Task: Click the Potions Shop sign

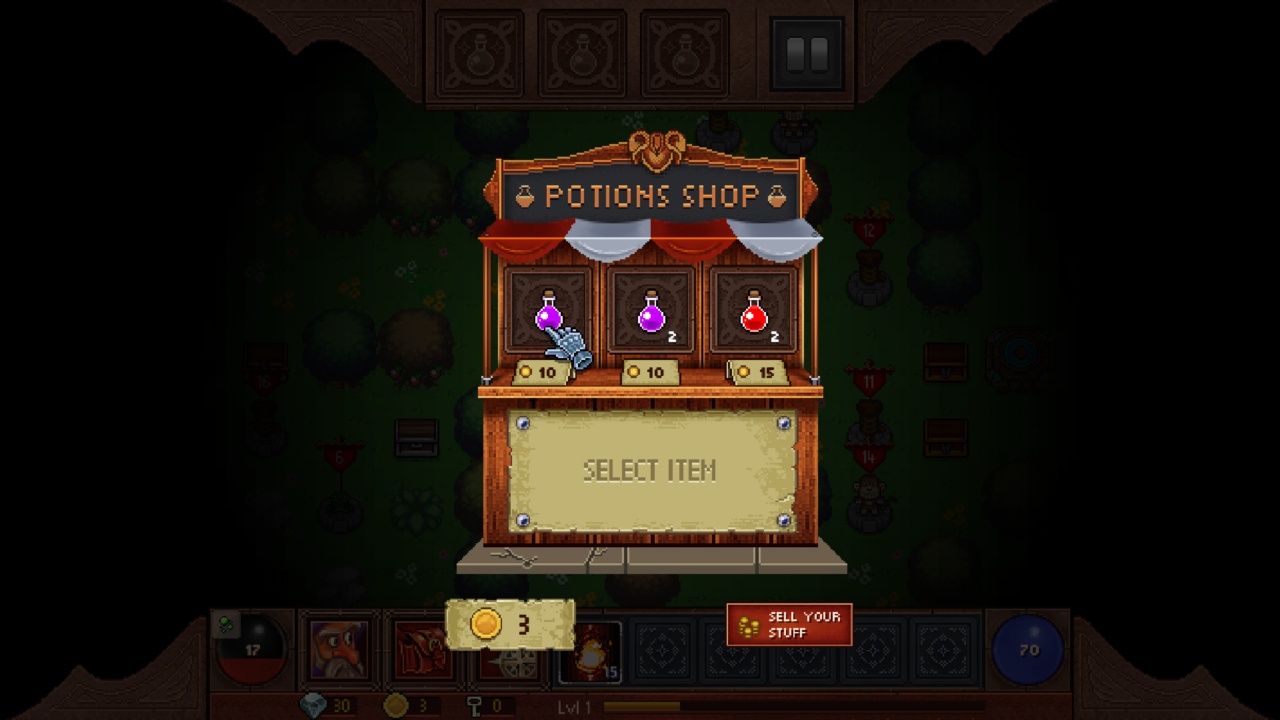Action: 651,196
